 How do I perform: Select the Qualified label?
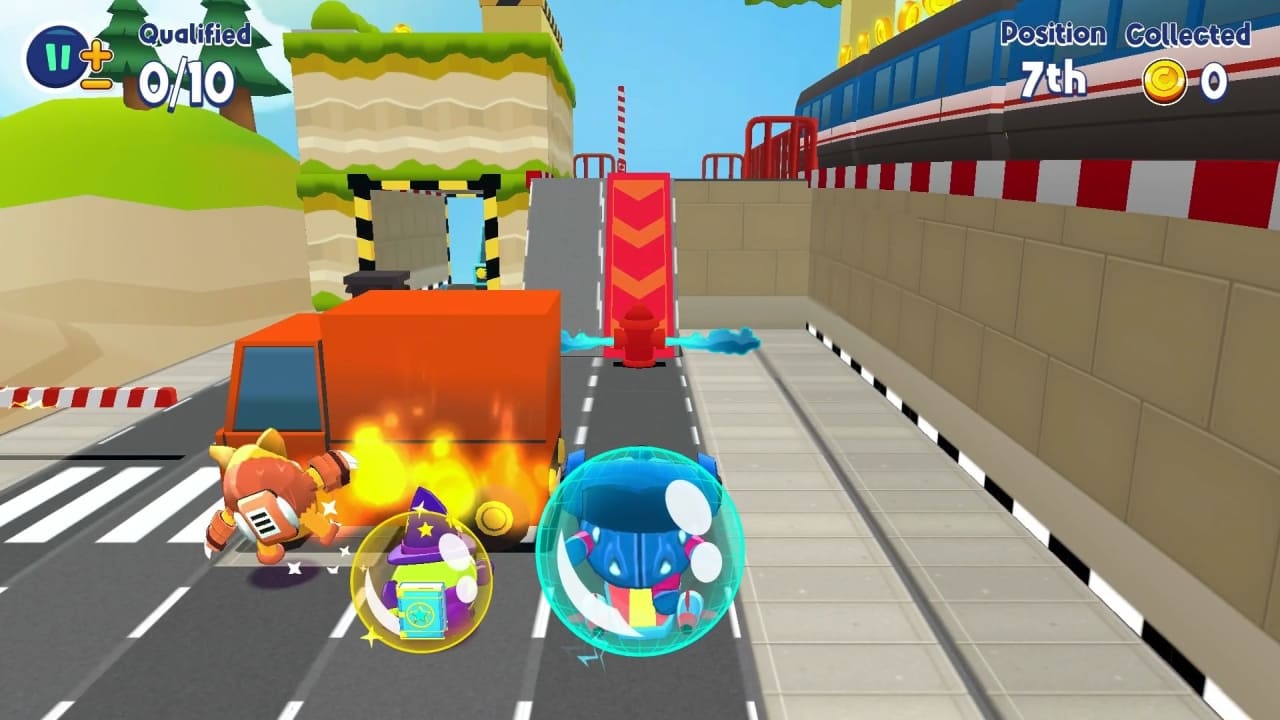coord(197,34)
